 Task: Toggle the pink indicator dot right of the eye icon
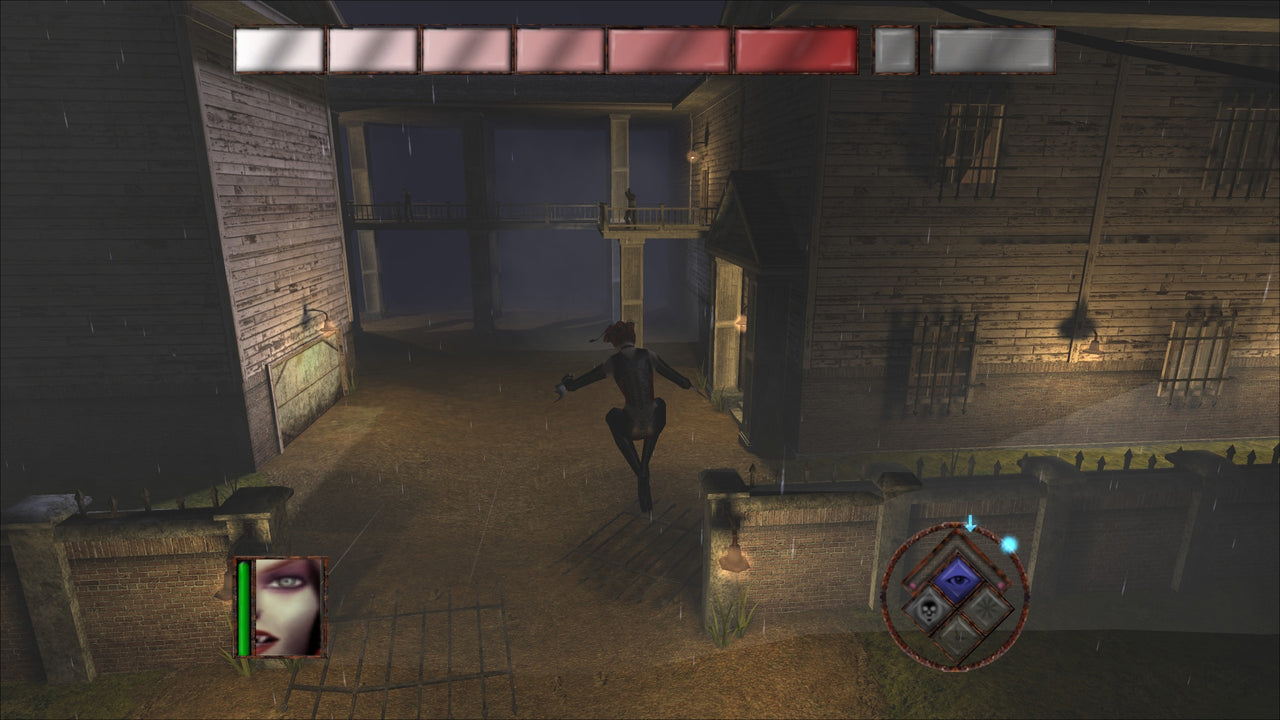pos(1001,585)
